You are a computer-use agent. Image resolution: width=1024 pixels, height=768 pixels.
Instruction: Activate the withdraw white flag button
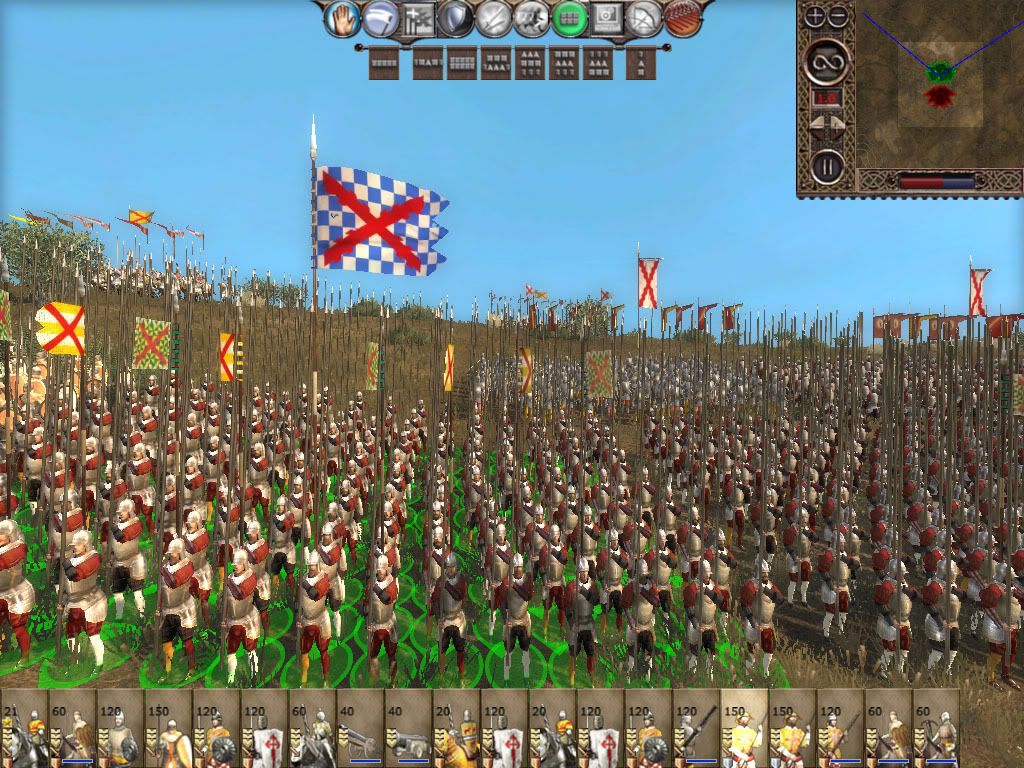(379, 18)
